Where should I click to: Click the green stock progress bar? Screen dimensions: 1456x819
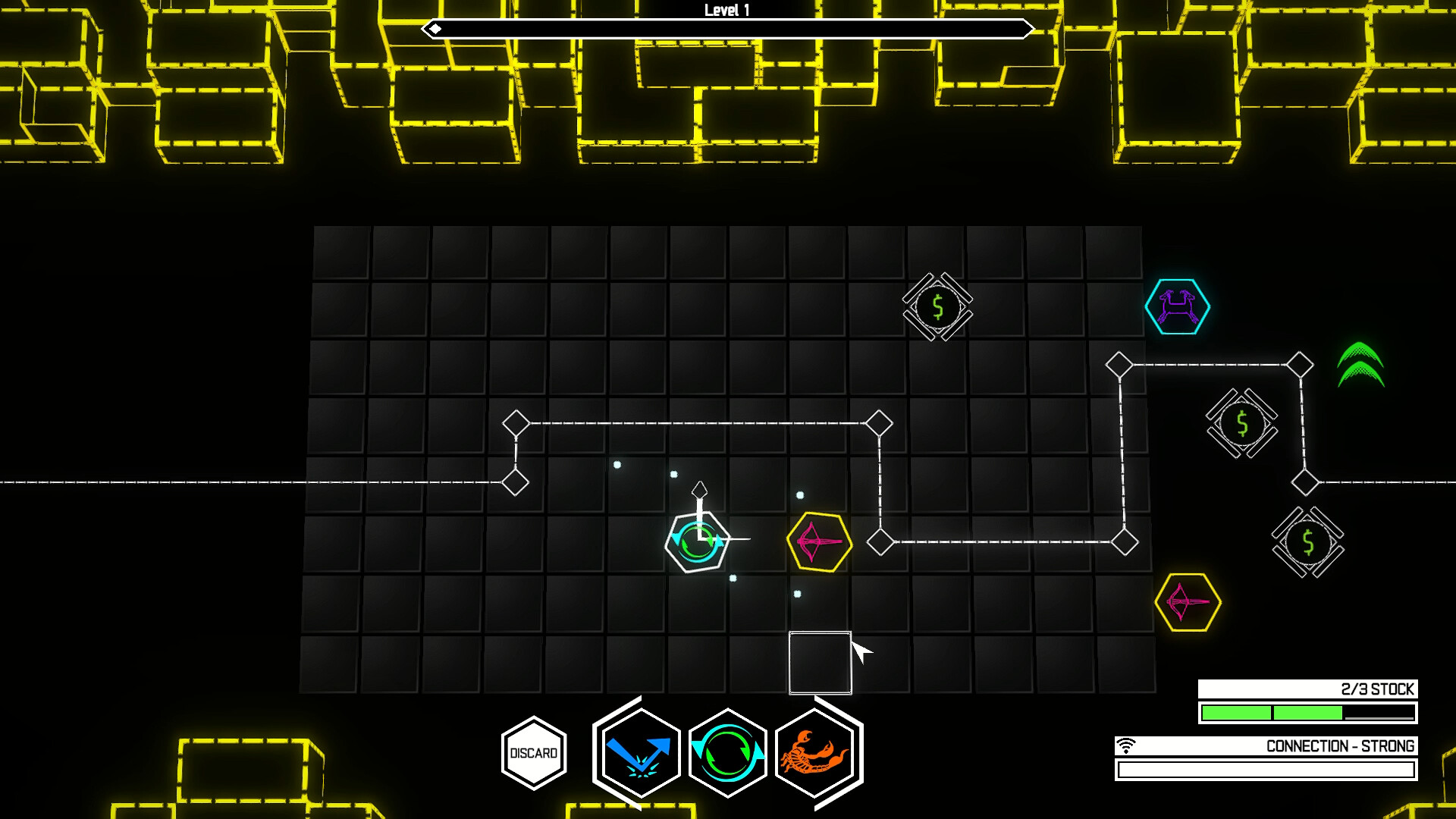coord(1304,711)
